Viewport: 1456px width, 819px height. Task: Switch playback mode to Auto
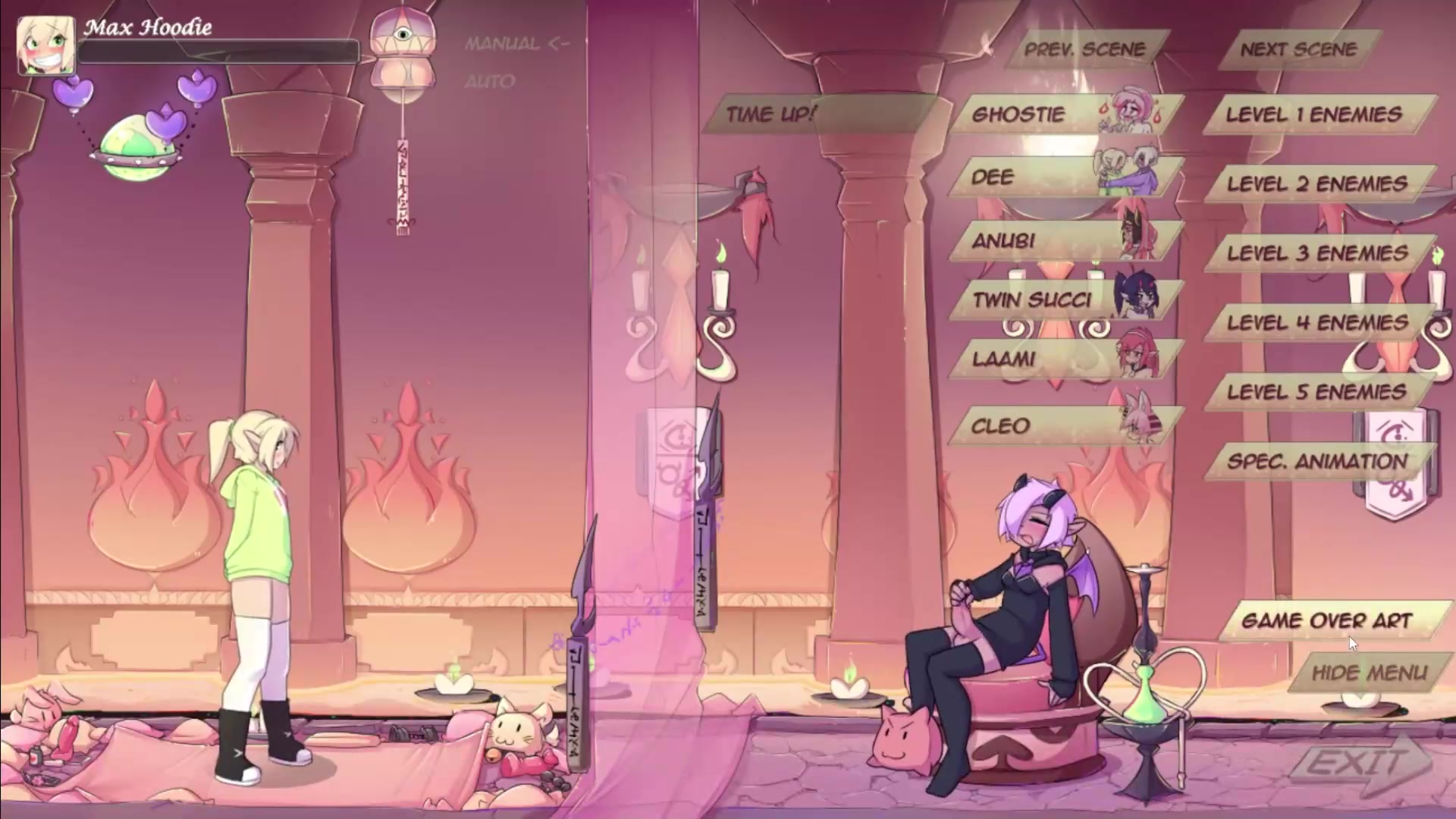(x=490, y=81)
